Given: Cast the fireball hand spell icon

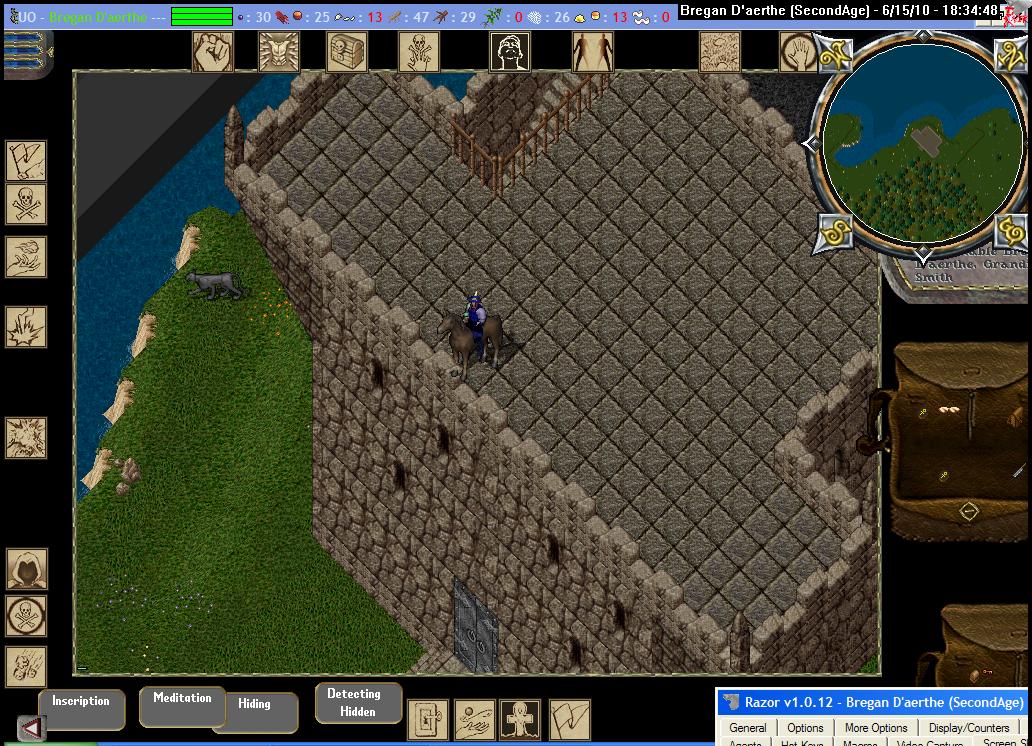Looking at the screenshot, I should pos(25,257).
